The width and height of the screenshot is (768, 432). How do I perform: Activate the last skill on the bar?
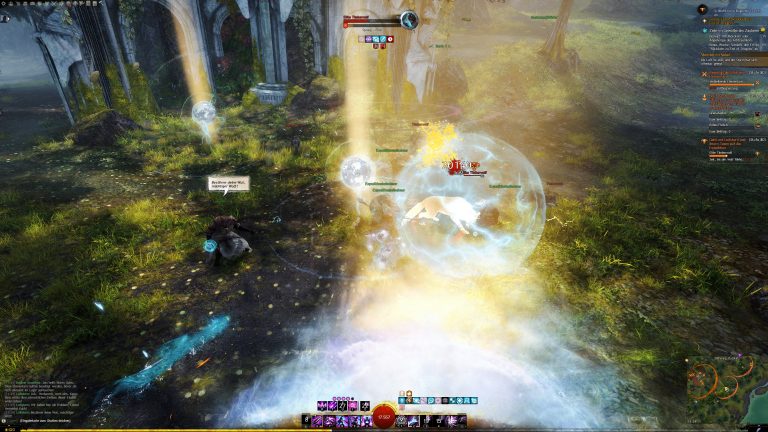click(460, 421)
